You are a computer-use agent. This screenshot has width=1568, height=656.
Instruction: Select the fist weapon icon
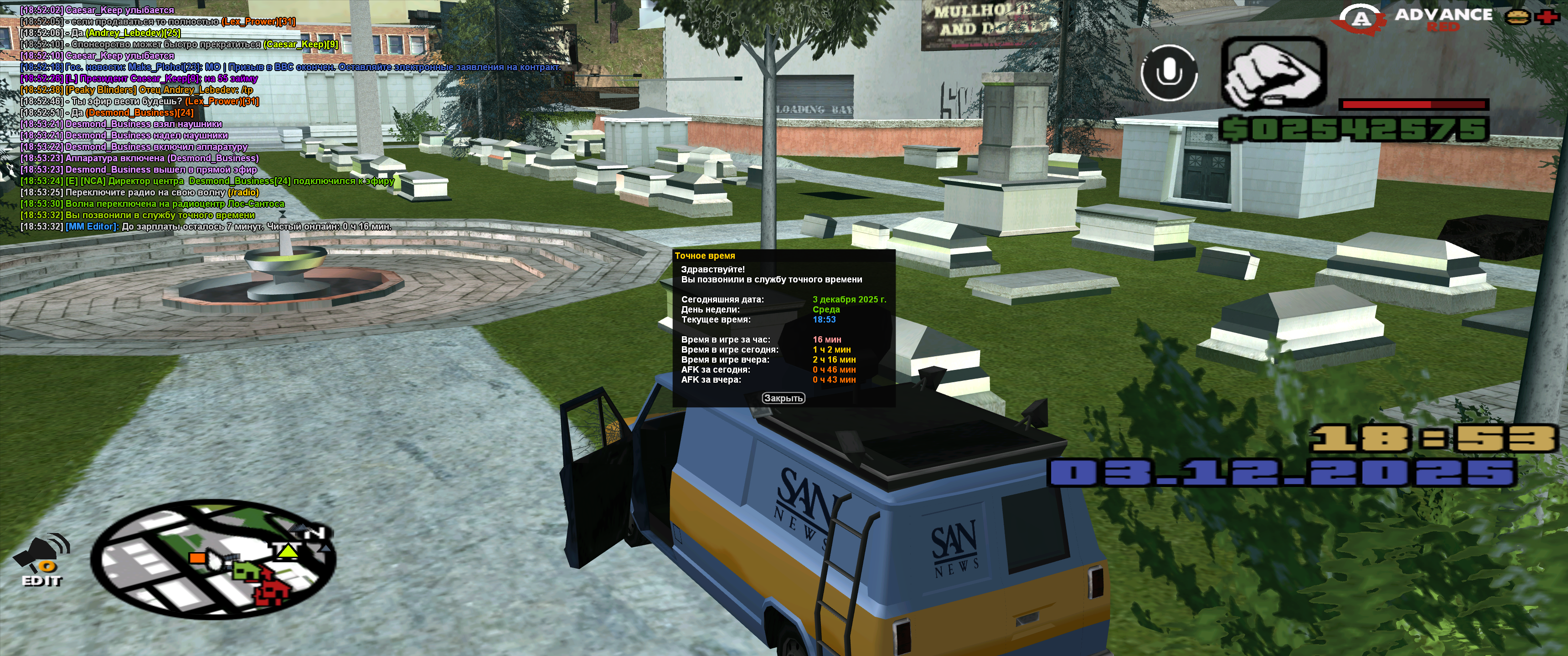[1274, 74]
